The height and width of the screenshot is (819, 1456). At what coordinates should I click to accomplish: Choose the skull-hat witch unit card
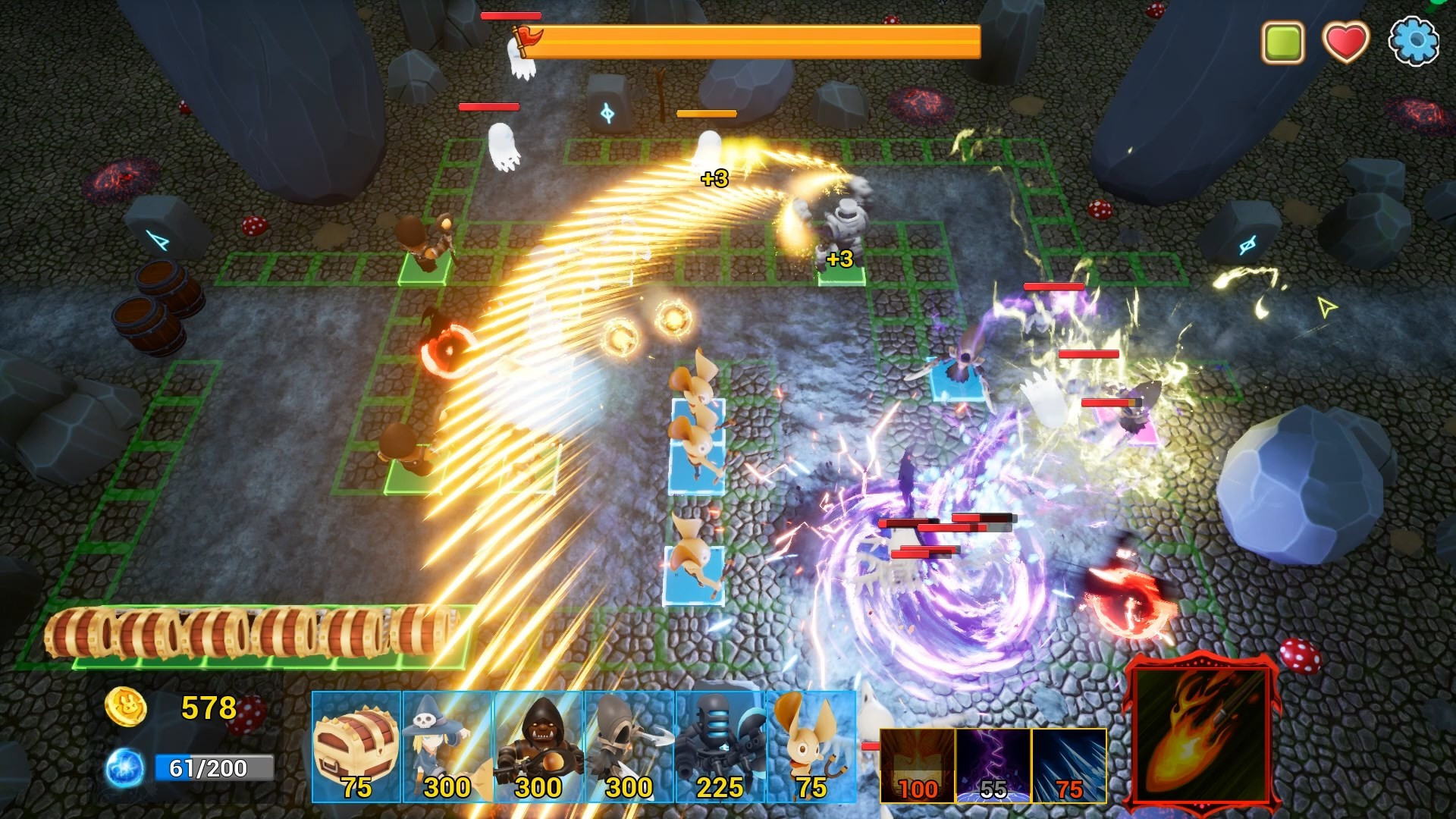click(x=447, y=747)
